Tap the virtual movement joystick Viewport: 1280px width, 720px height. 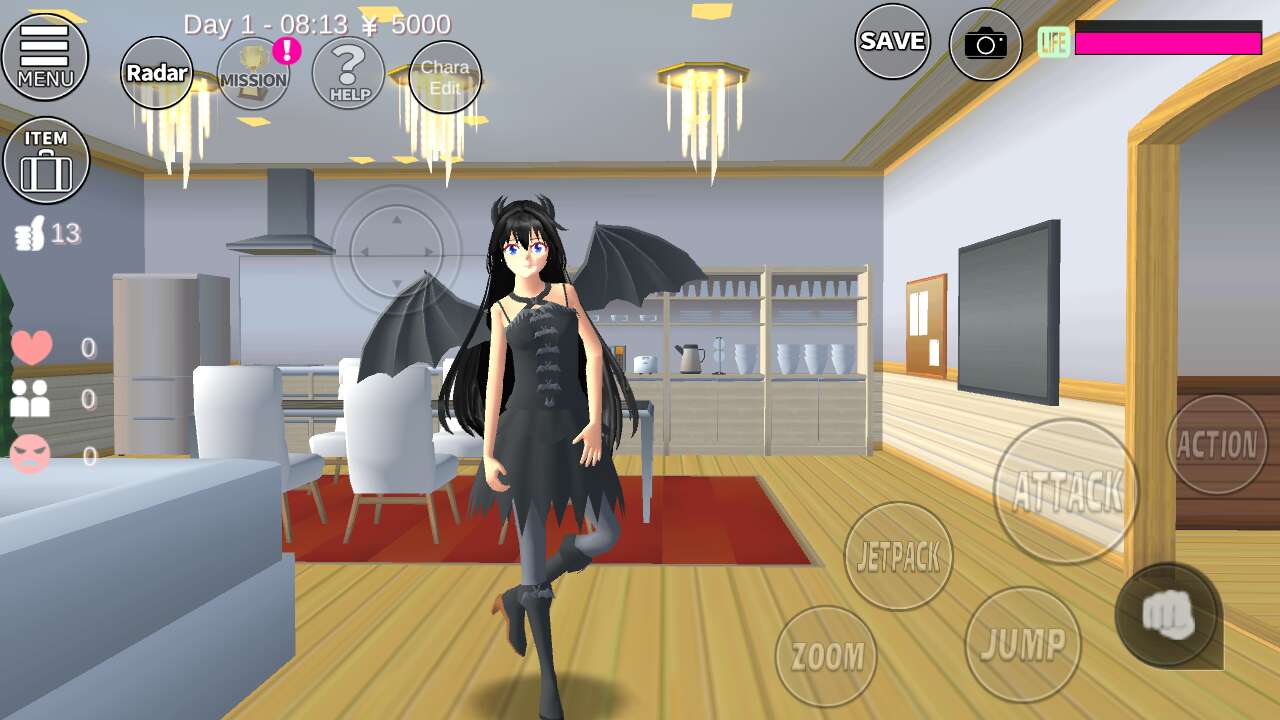[396, 251]
